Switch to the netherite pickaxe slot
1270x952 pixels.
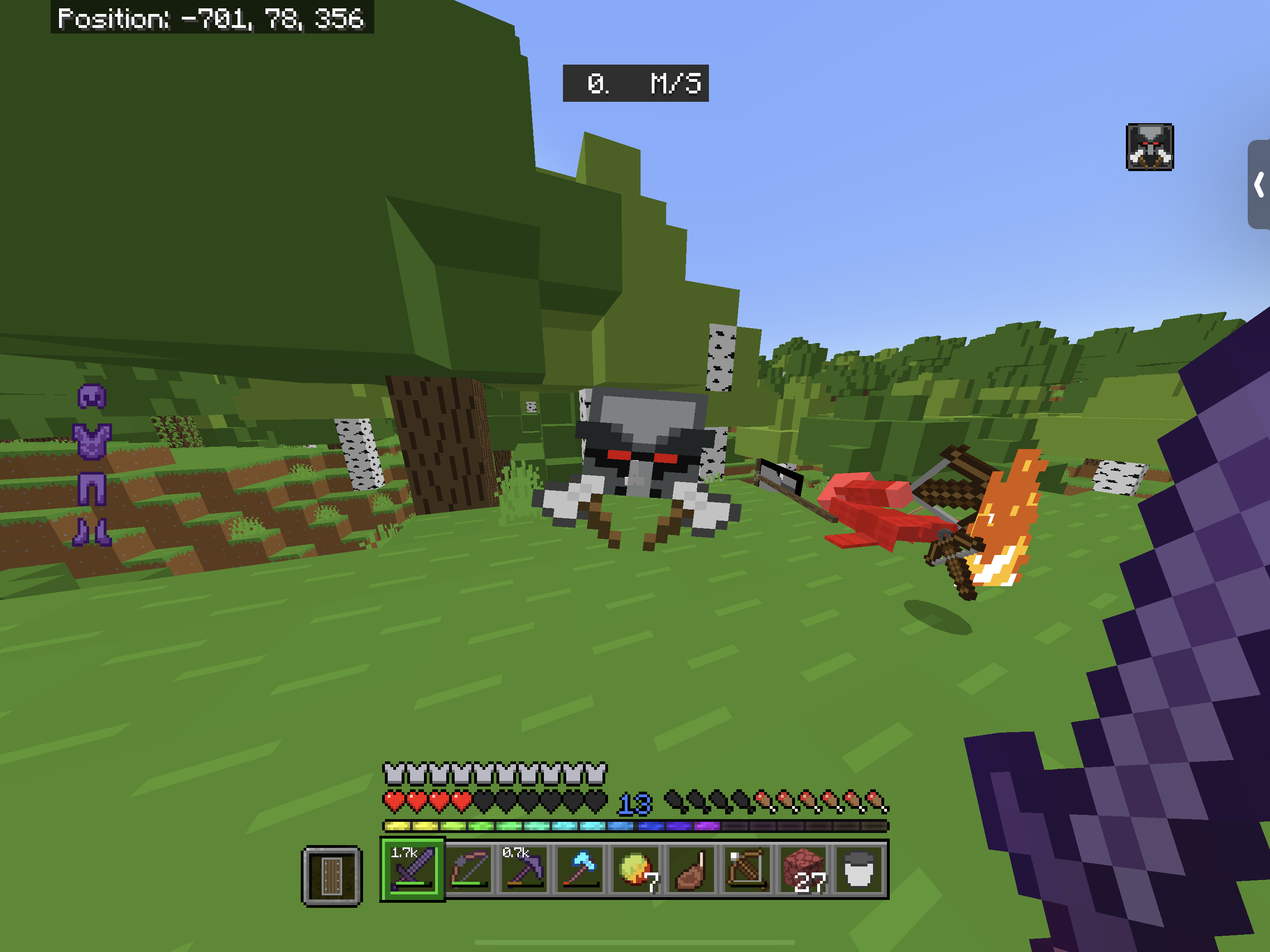tap(523, 869)
